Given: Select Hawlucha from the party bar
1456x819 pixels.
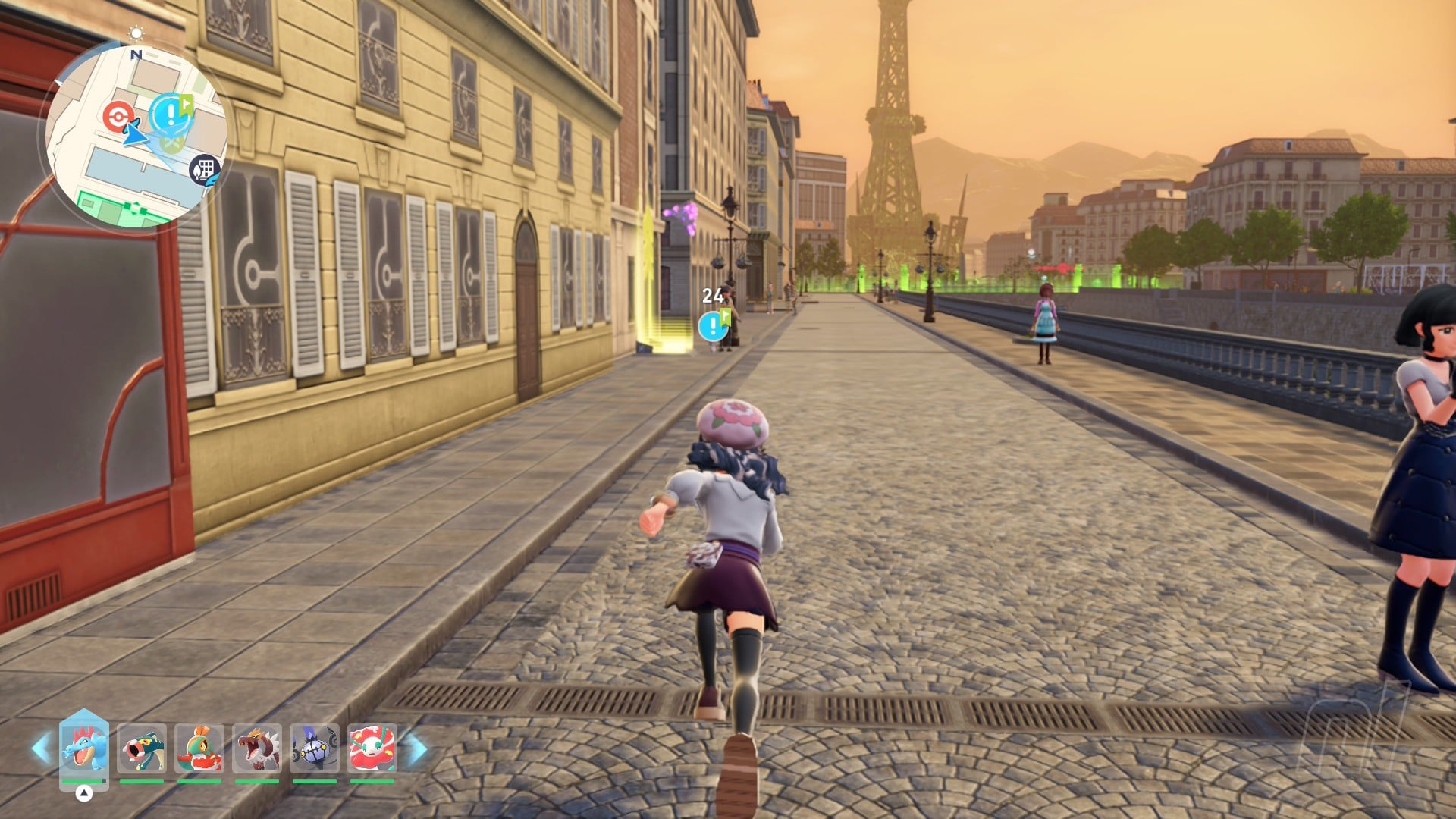Looking at the screenshot, I should (x=199, y=748).
